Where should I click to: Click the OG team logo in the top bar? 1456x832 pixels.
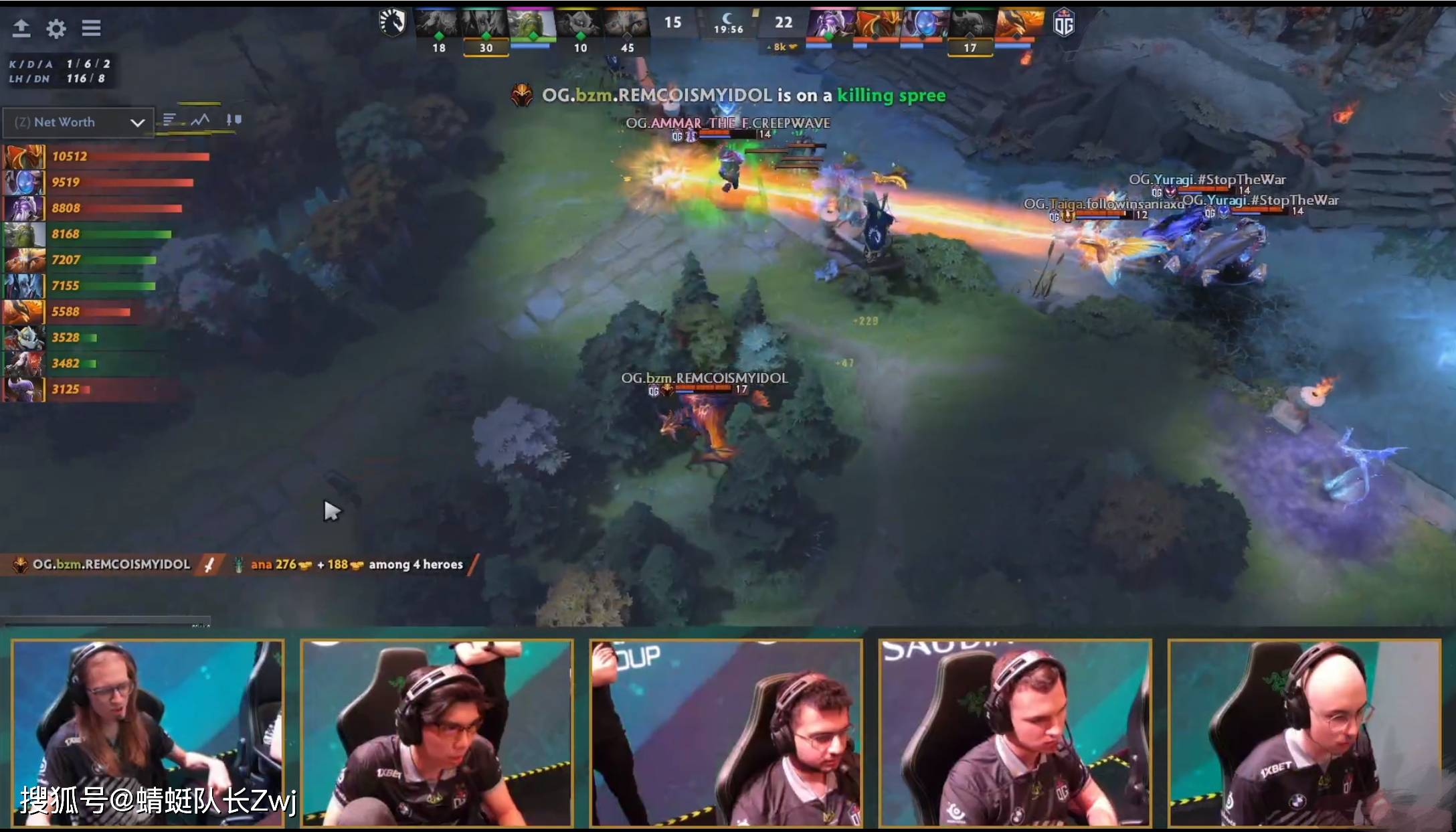coord(1067,22)
